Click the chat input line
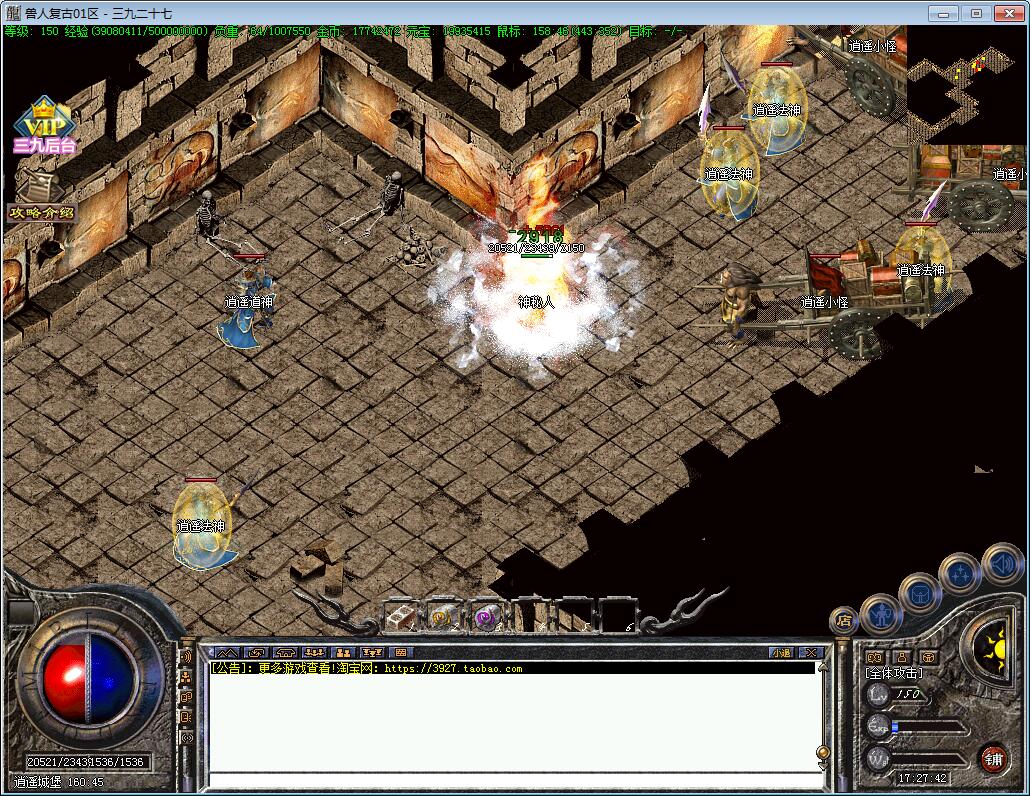The image size is (1030, 796). pos(510,780)
